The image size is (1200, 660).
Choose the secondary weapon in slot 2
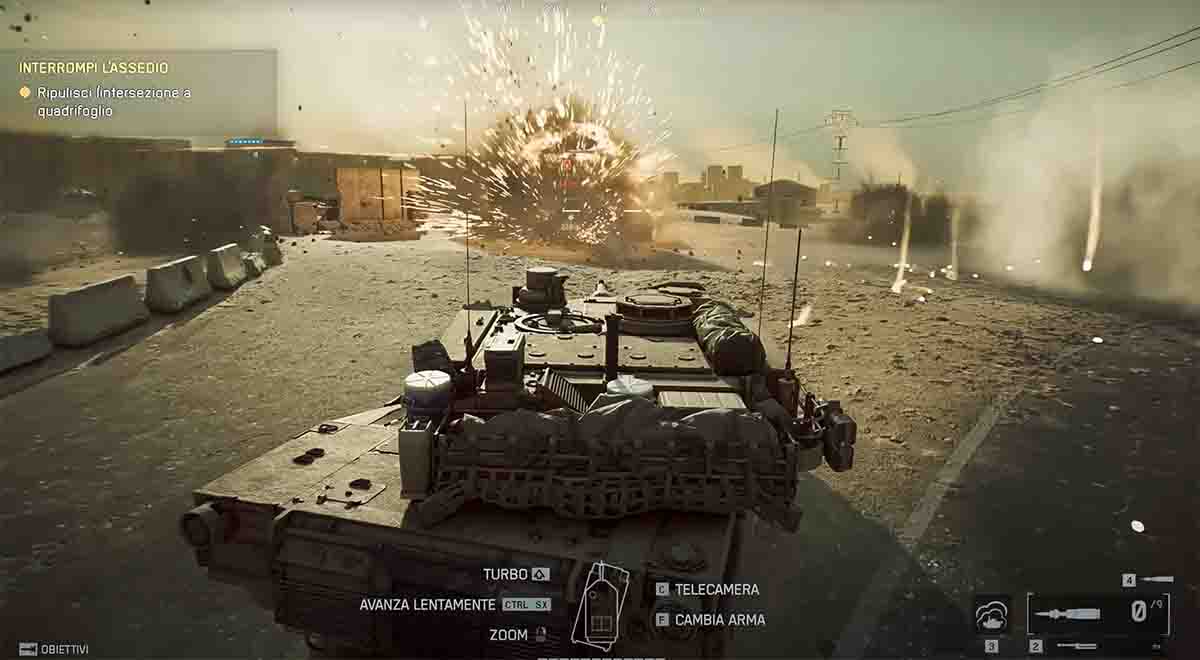point(1073,646)
